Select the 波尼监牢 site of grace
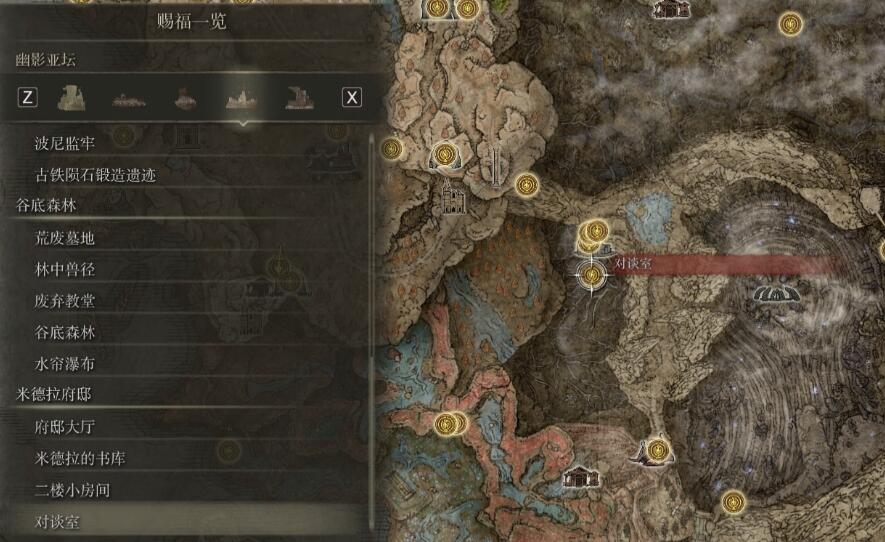The image size is (885, 542). point(66,144)
